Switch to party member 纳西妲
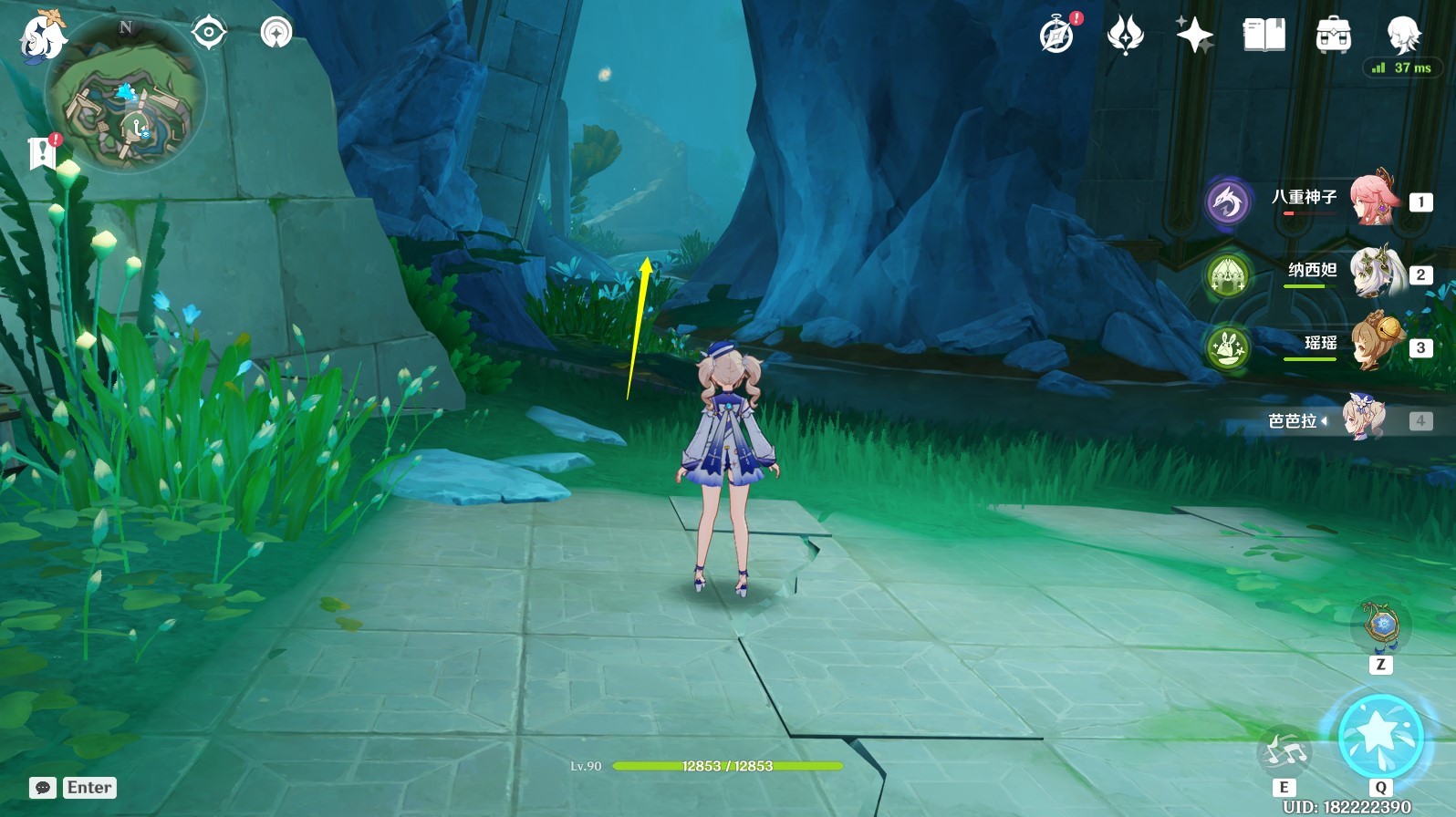Screen dimensions: 1456x817 (x=1372, y=271)
